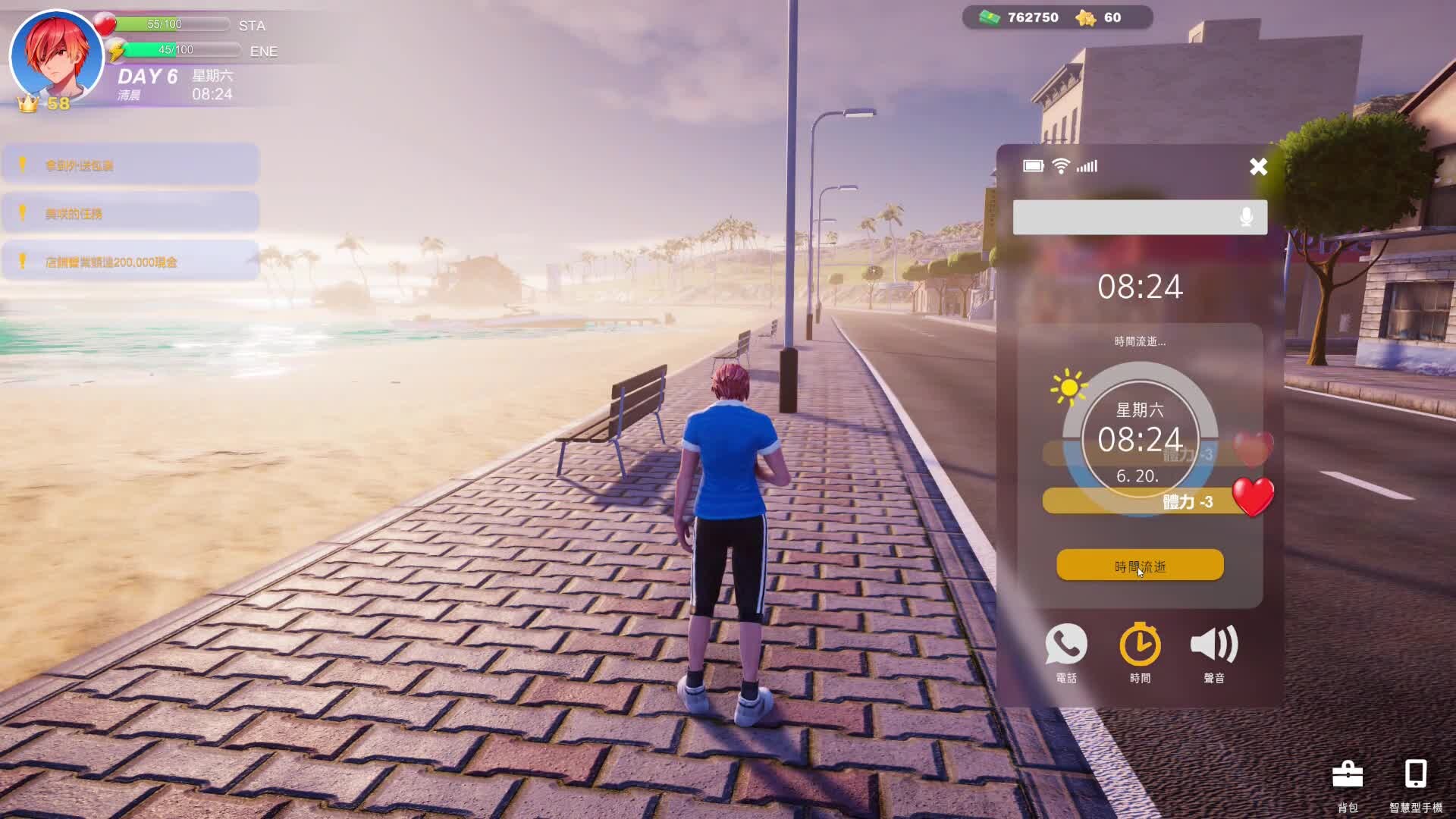Open the 背包 backpack
1456x819 pixels.
coord(1348,783)
